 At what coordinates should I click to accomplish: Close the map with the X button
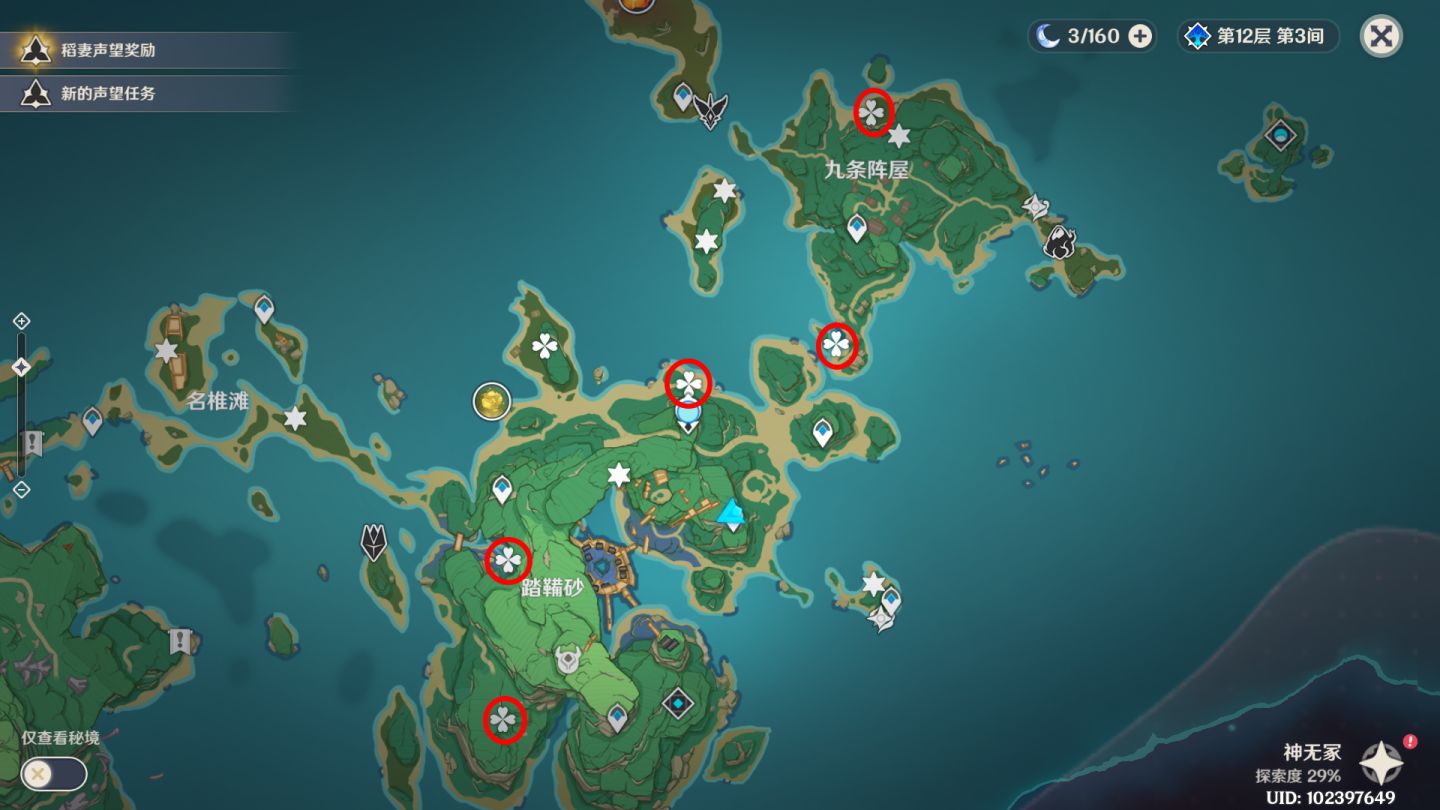click(x=1381, y=36)
